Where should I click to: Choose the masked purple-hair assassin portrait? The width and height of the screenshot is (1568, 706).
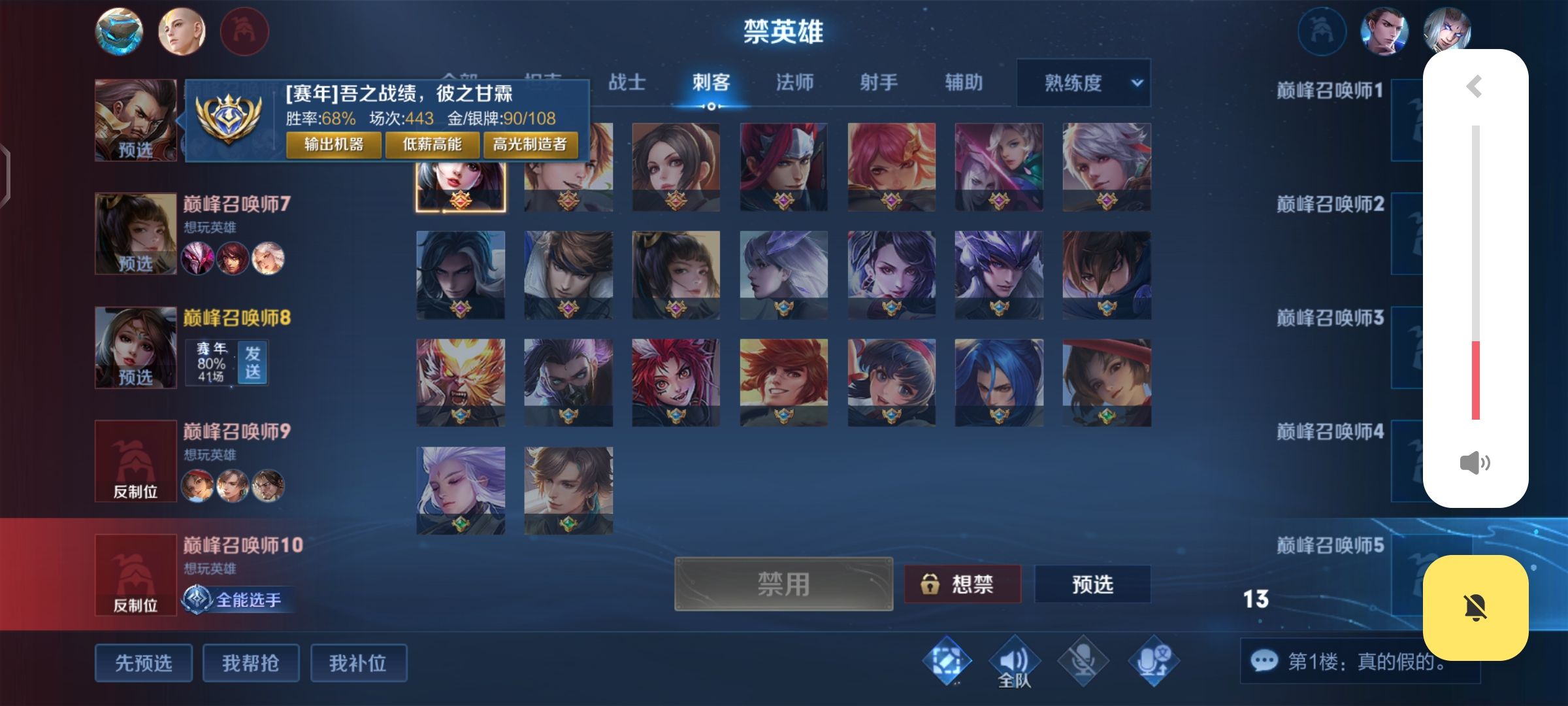pyautogui.click(x=568, y=382)
